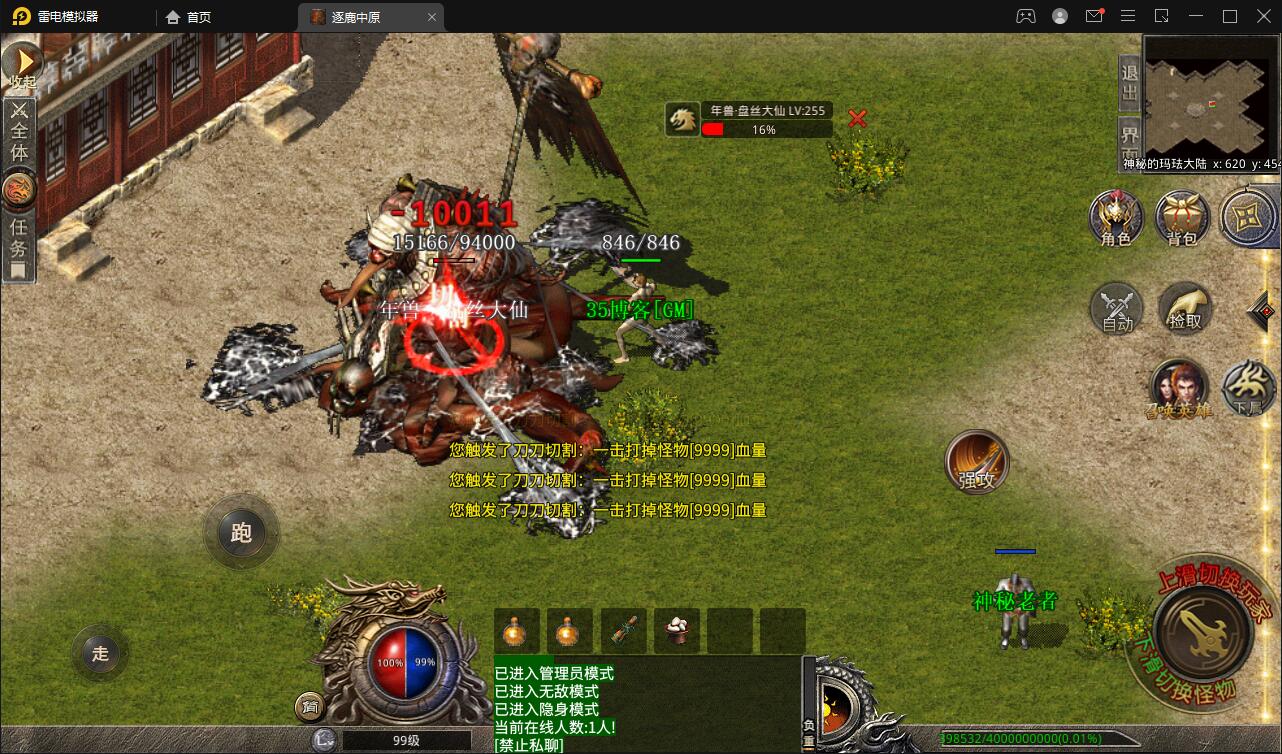
Task: Use the bowl of eggs hotbar item
Action: coord(677,631)
